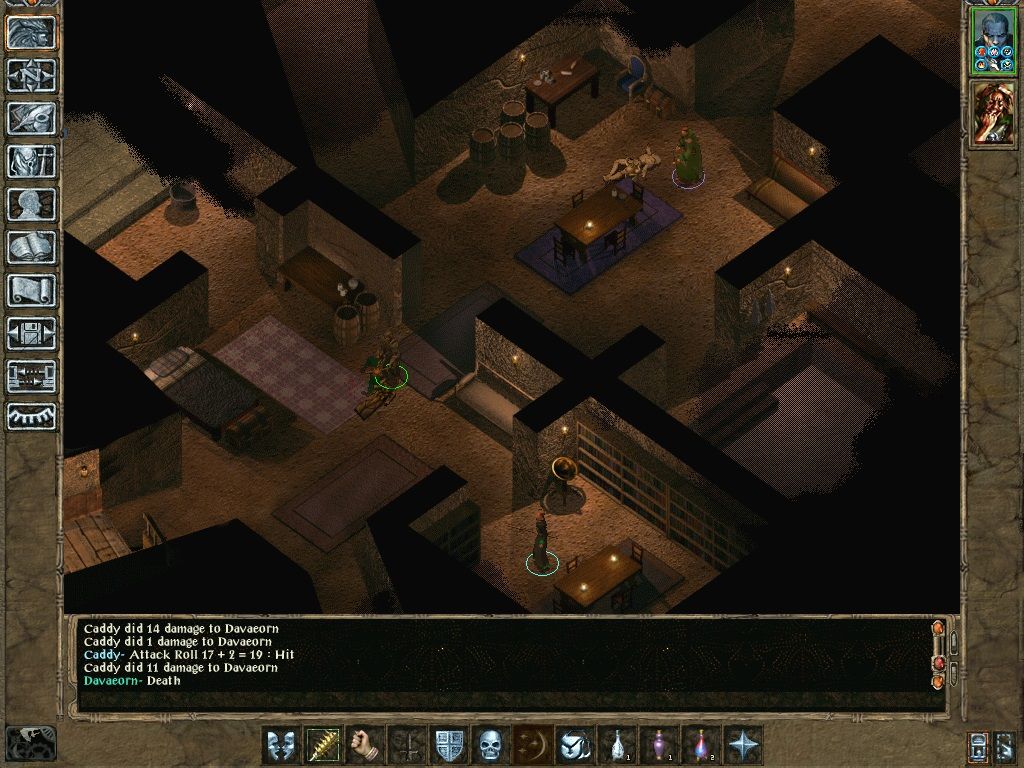
Task: Show the character record silhouette
Action: click(x=32, y=204)
